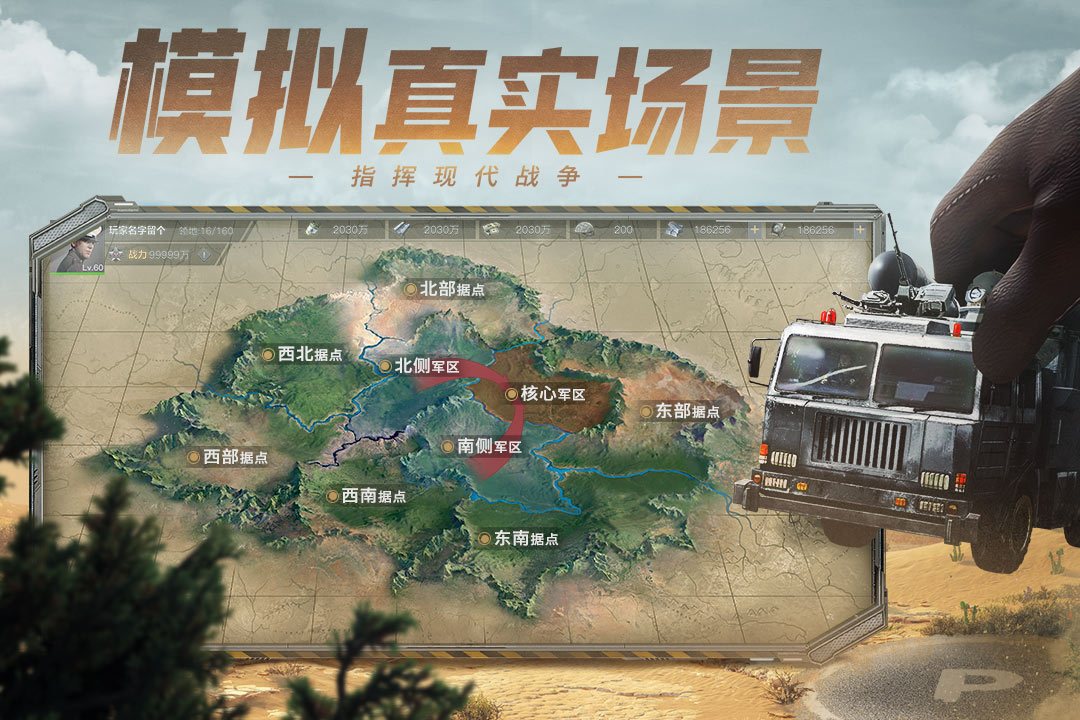Click the info icon beside 战力
This screenshot has height=720, width=1080.
tap(204, 254)
